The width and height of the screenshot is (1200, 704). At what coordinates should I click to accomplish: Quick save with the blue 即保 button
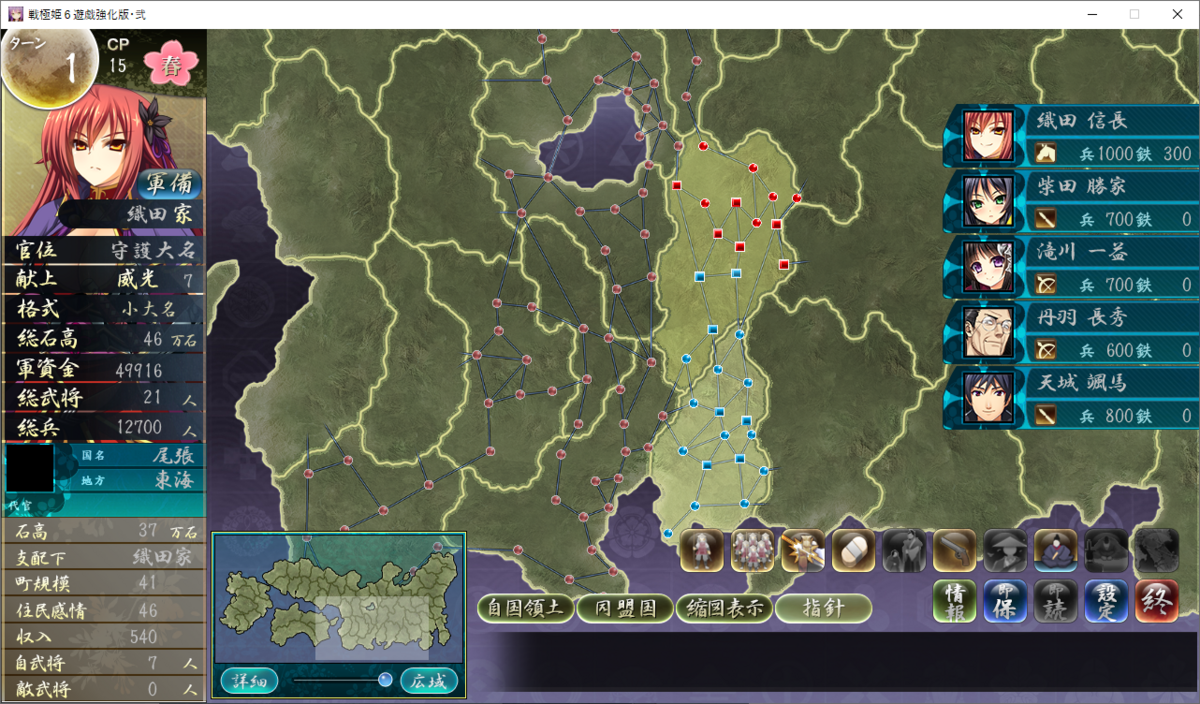coord(1005,601)
